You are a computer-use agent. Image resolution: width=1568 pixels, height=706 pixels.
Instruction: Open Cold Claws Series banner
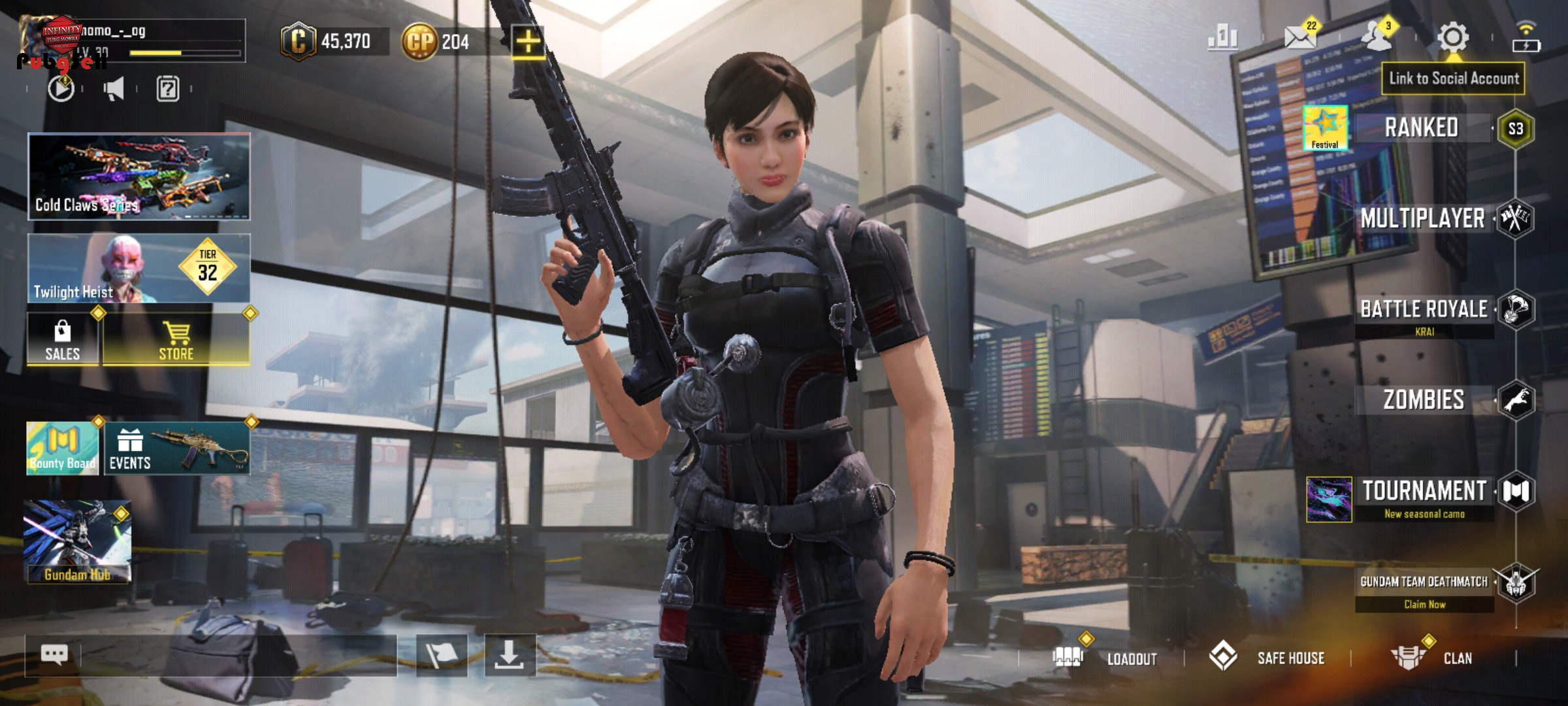[x=139, y=176]
